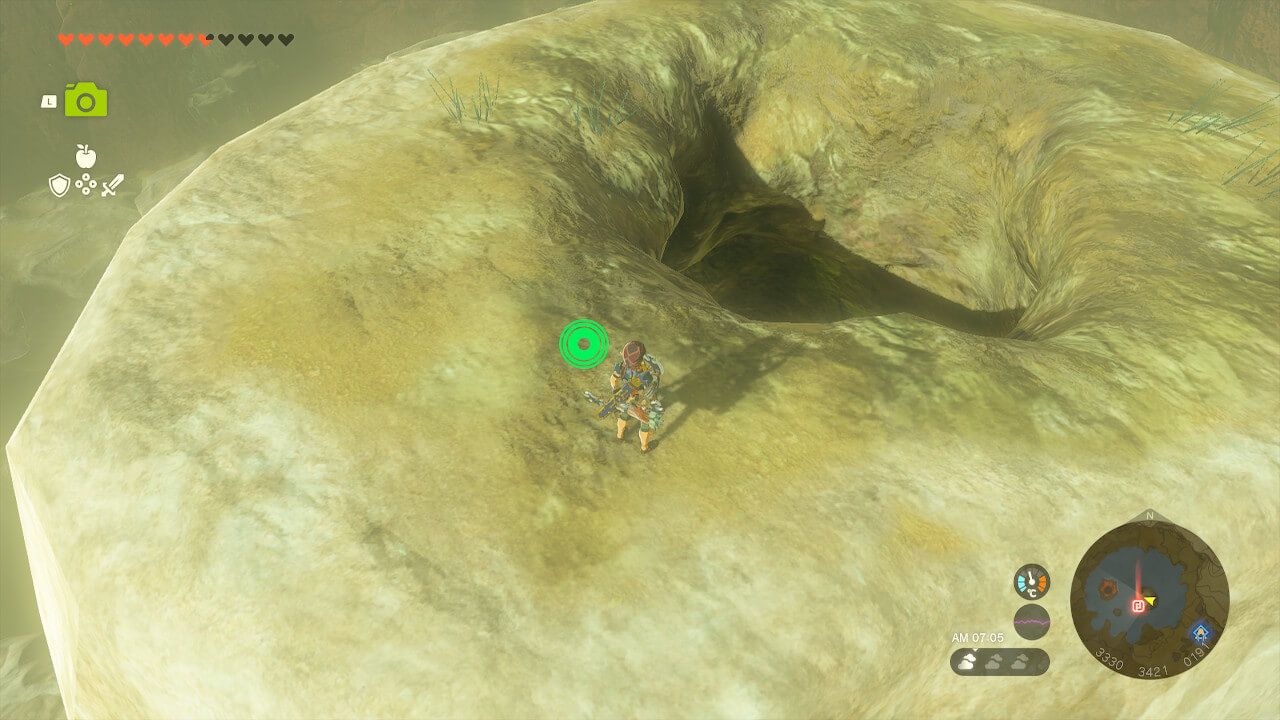Select the apple materials quick-menu icon
This screenshot has height=720, width=1280.
(x=86, y=156)
